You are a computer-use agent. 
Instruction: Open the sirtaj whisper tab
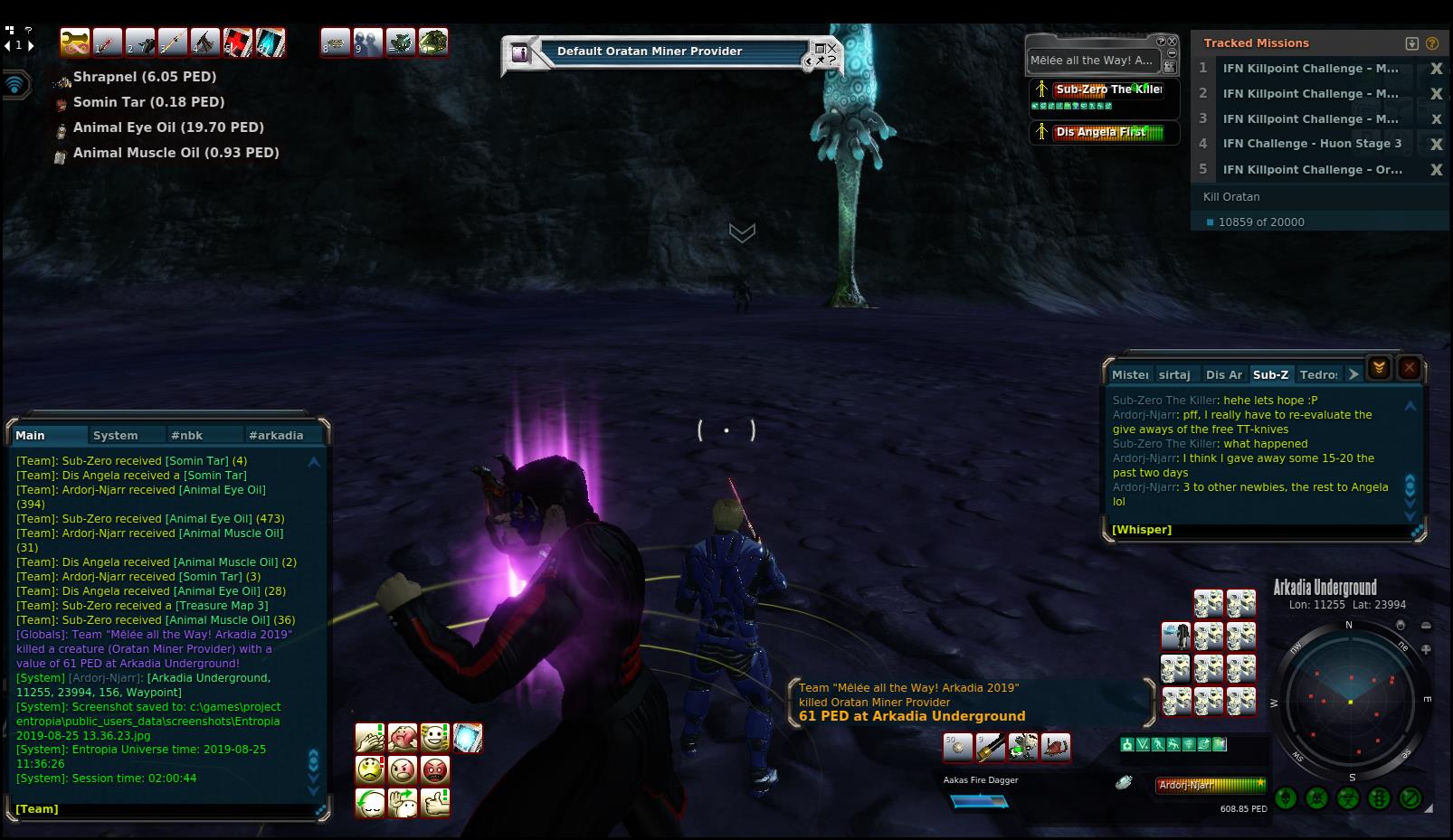1174,374
